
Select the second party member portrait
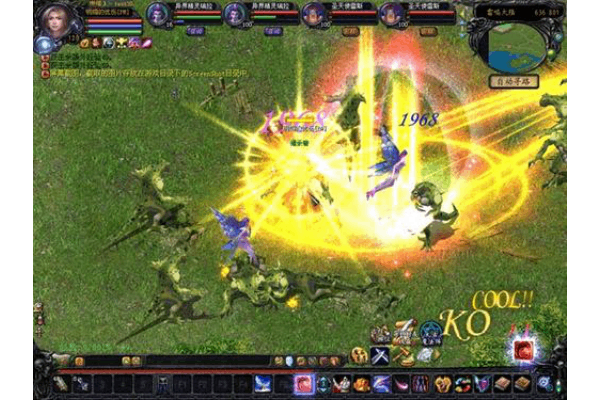pyautogui.click(x=235, y=14)
